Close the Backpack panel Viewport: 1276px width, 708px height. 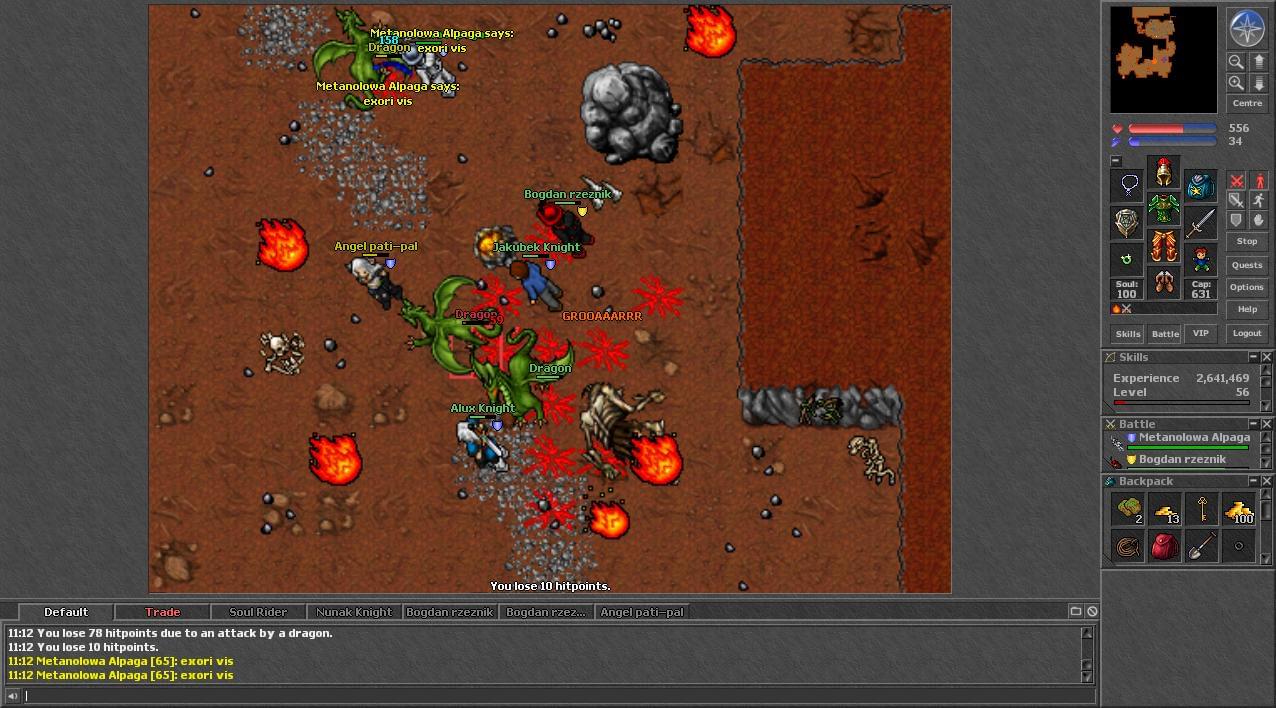[1266, 481]
